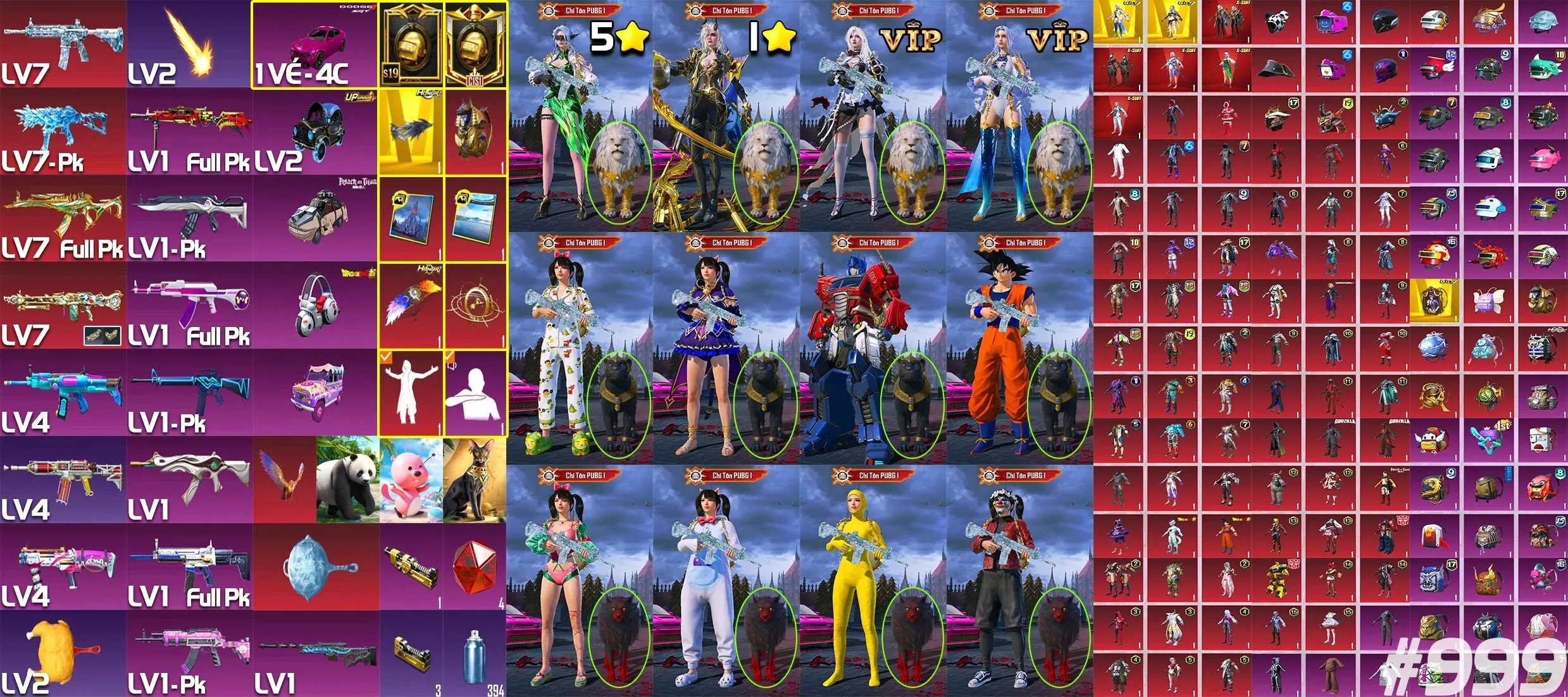Select the golden pharaoh item tile
This screenshot has height=697, width=1568.
tap(475, 132)
